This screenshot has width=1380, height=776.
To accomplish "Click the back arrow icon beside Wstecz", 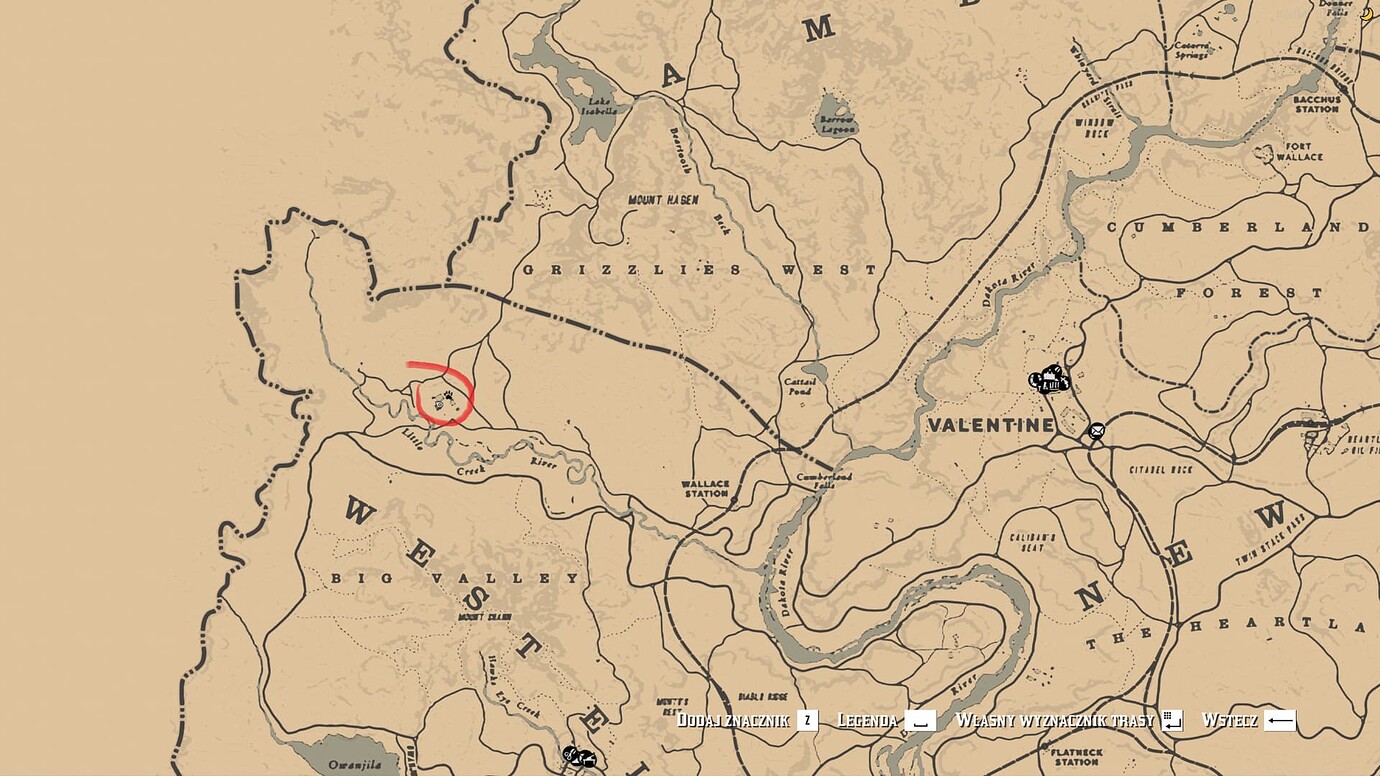I will click(x=1280, y=718).
